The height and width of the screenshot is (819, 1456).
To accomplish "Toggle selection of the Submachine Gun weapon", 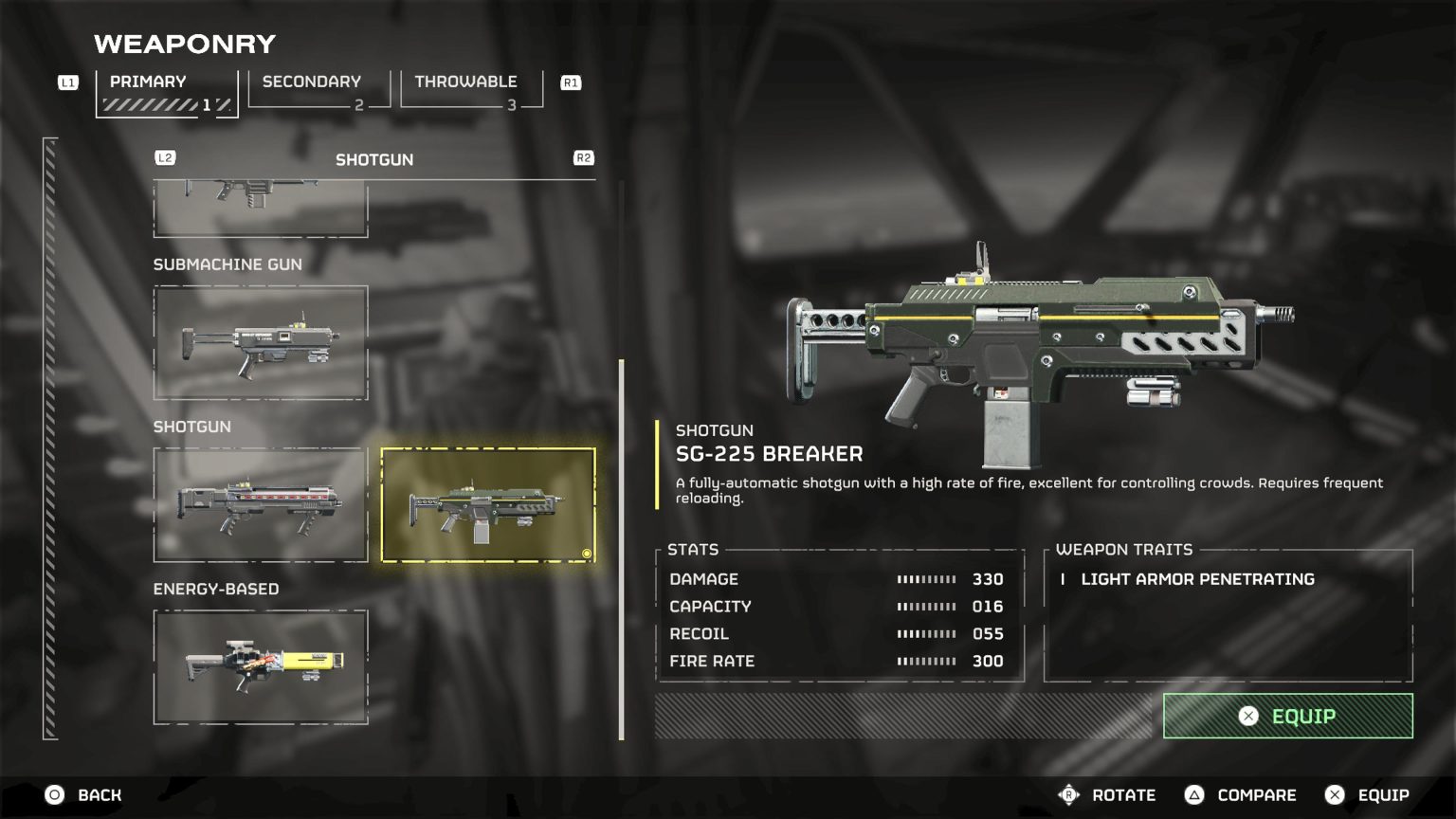I will [x=260, y=339].
